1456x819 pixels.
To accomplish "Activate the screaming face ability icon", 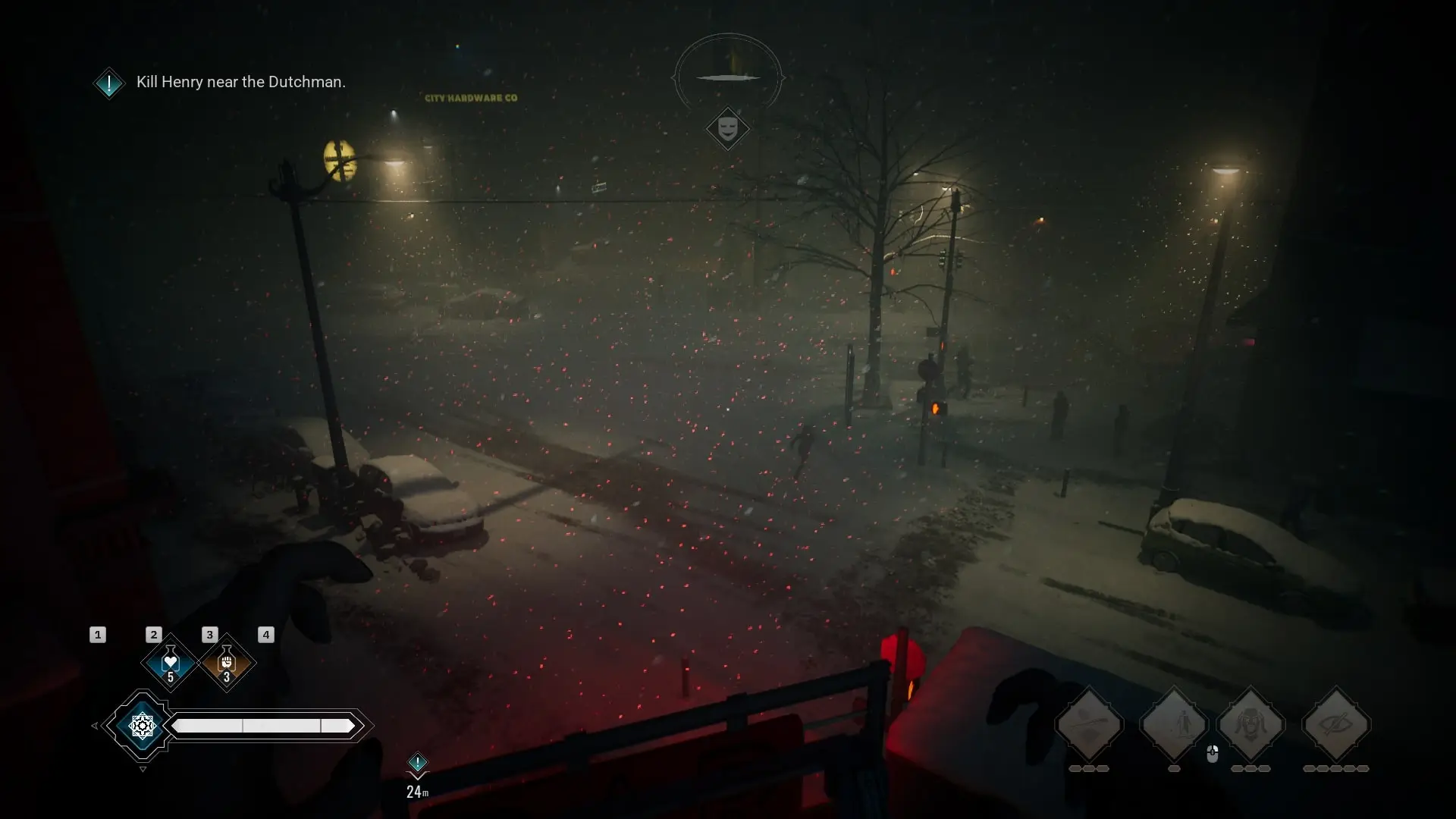I will click(1251, 725).
